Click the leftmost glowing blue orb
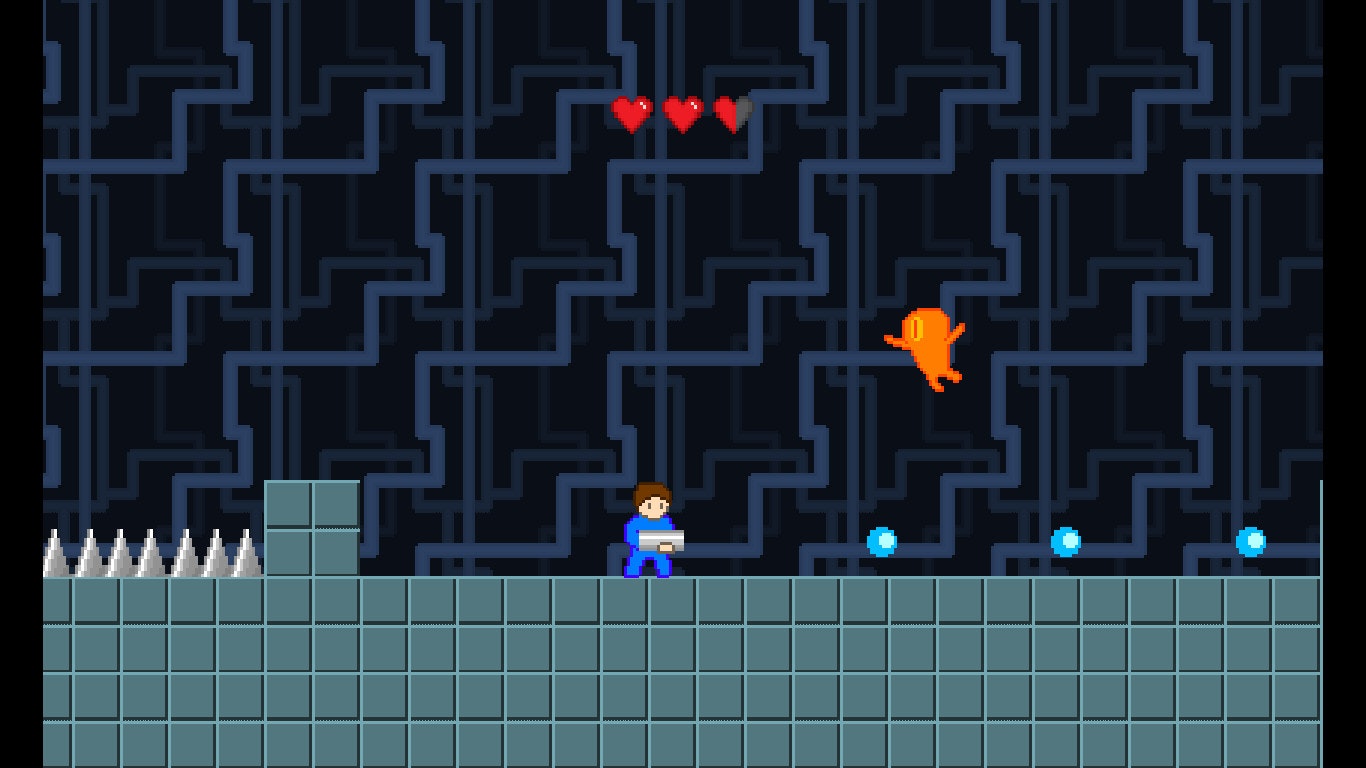 [880, 540]
